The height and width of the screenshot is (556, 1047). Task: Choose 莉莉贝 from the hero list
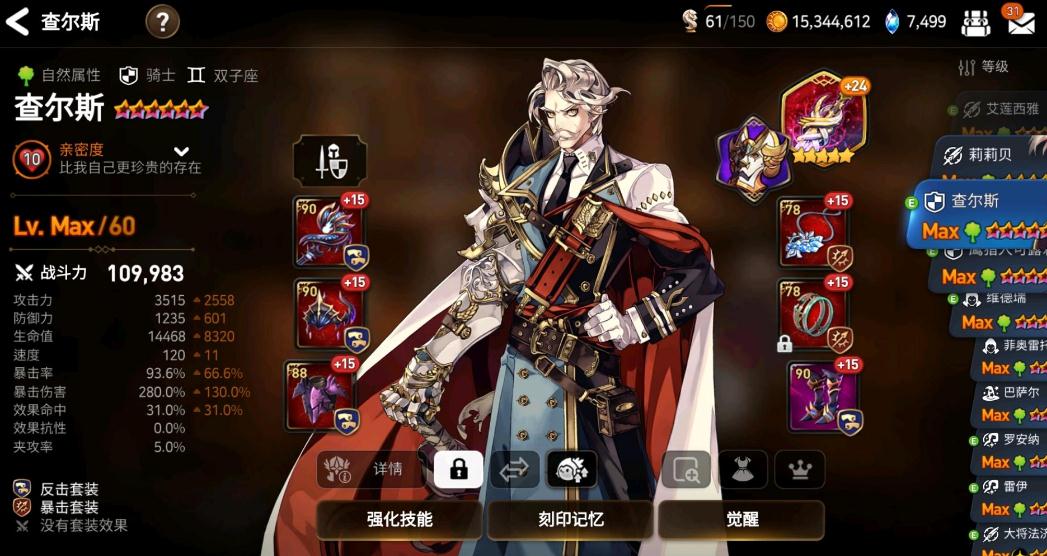tap(988, 155)
